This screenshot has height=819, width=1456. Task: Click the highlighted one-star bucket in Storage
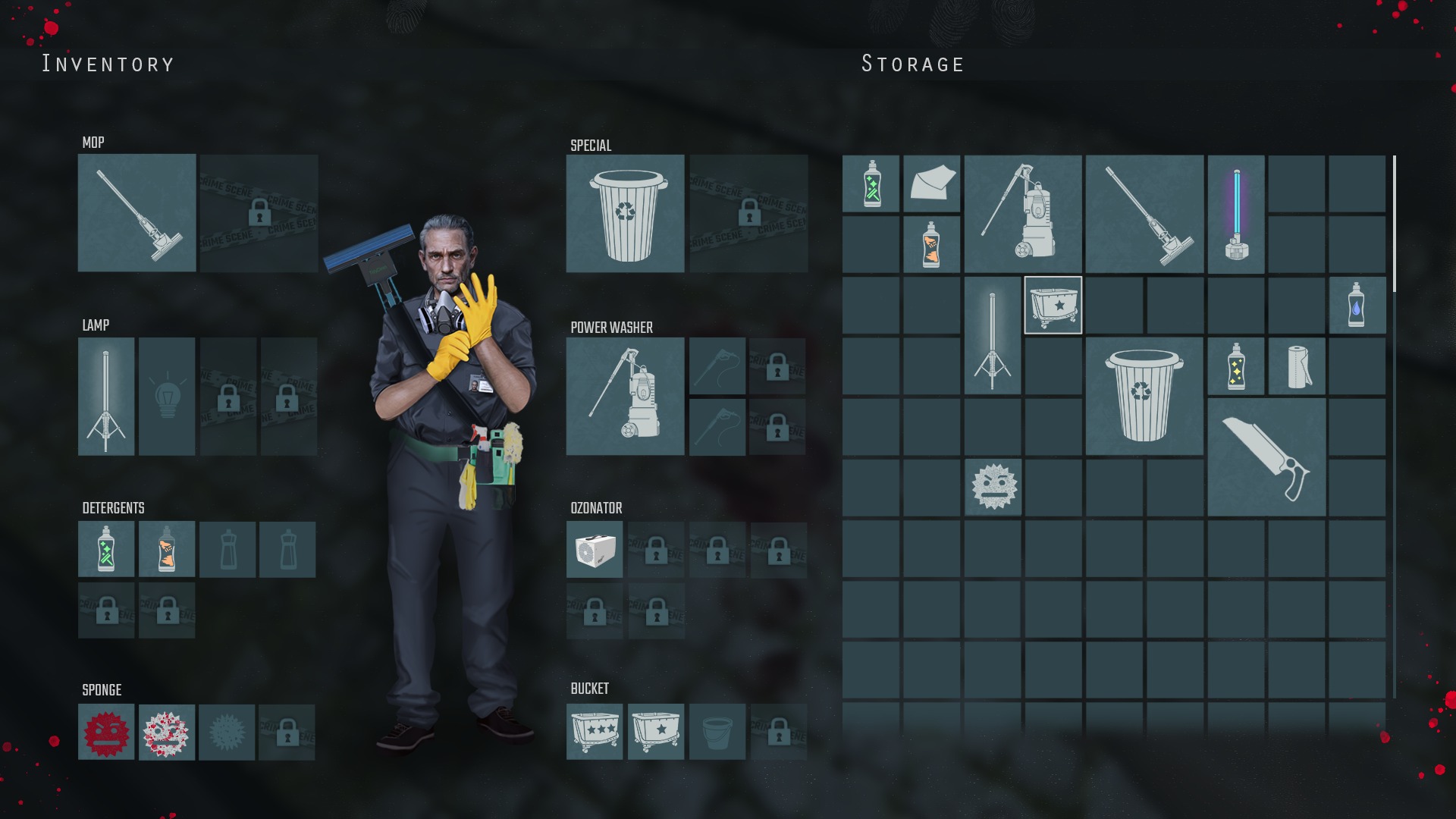click(x=1053, y=305)
